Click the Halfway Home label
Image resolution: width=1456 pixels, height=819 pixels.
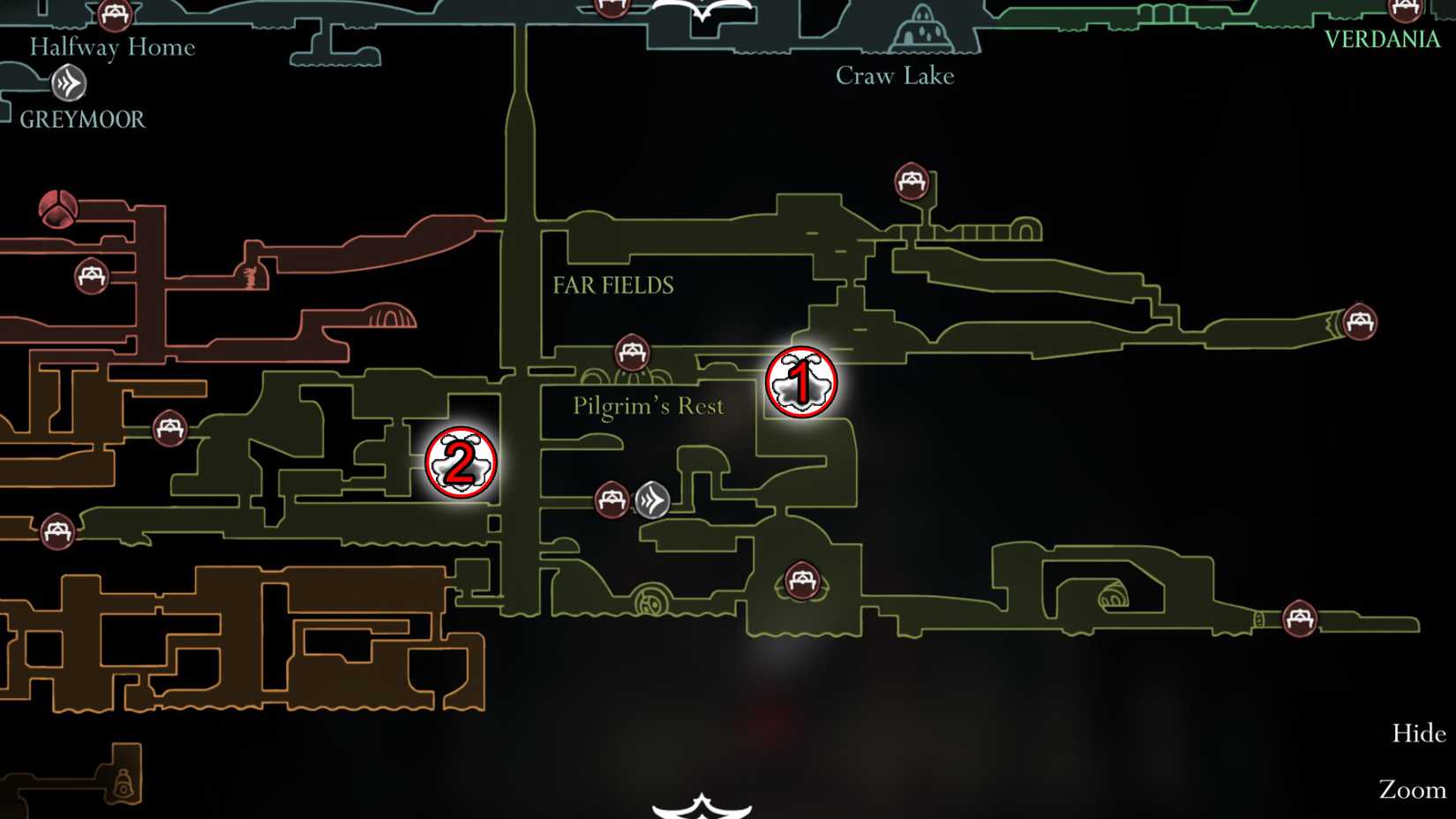point(113,47)
